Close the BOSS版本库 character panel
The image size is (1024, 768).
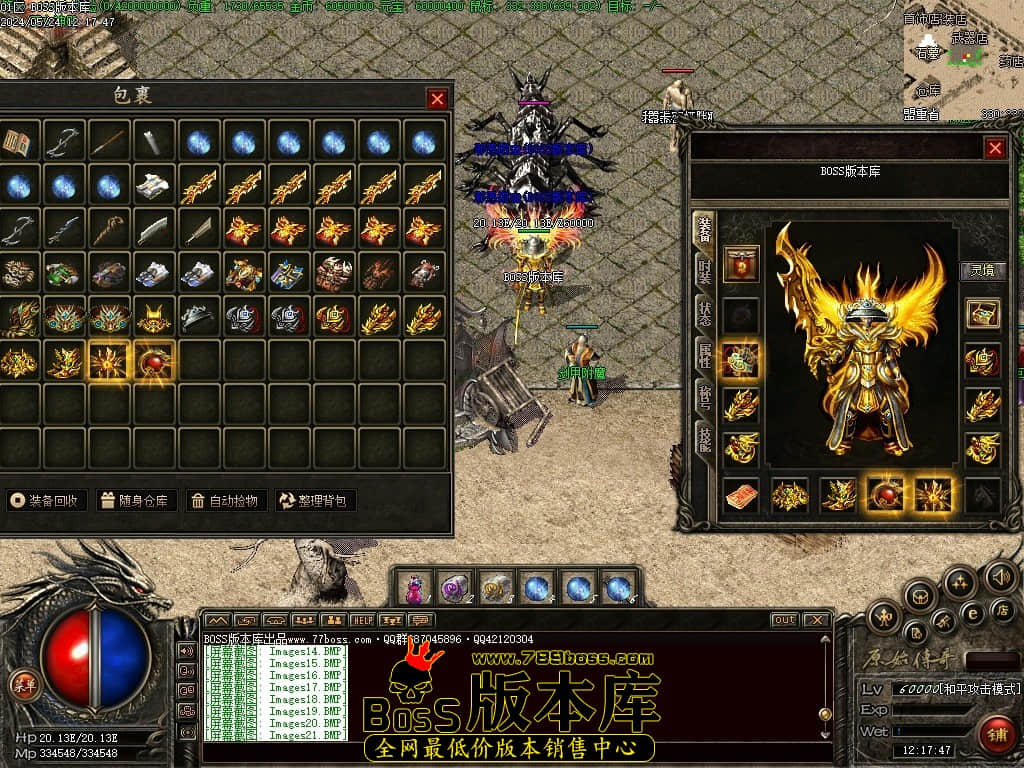click(994, 148)
